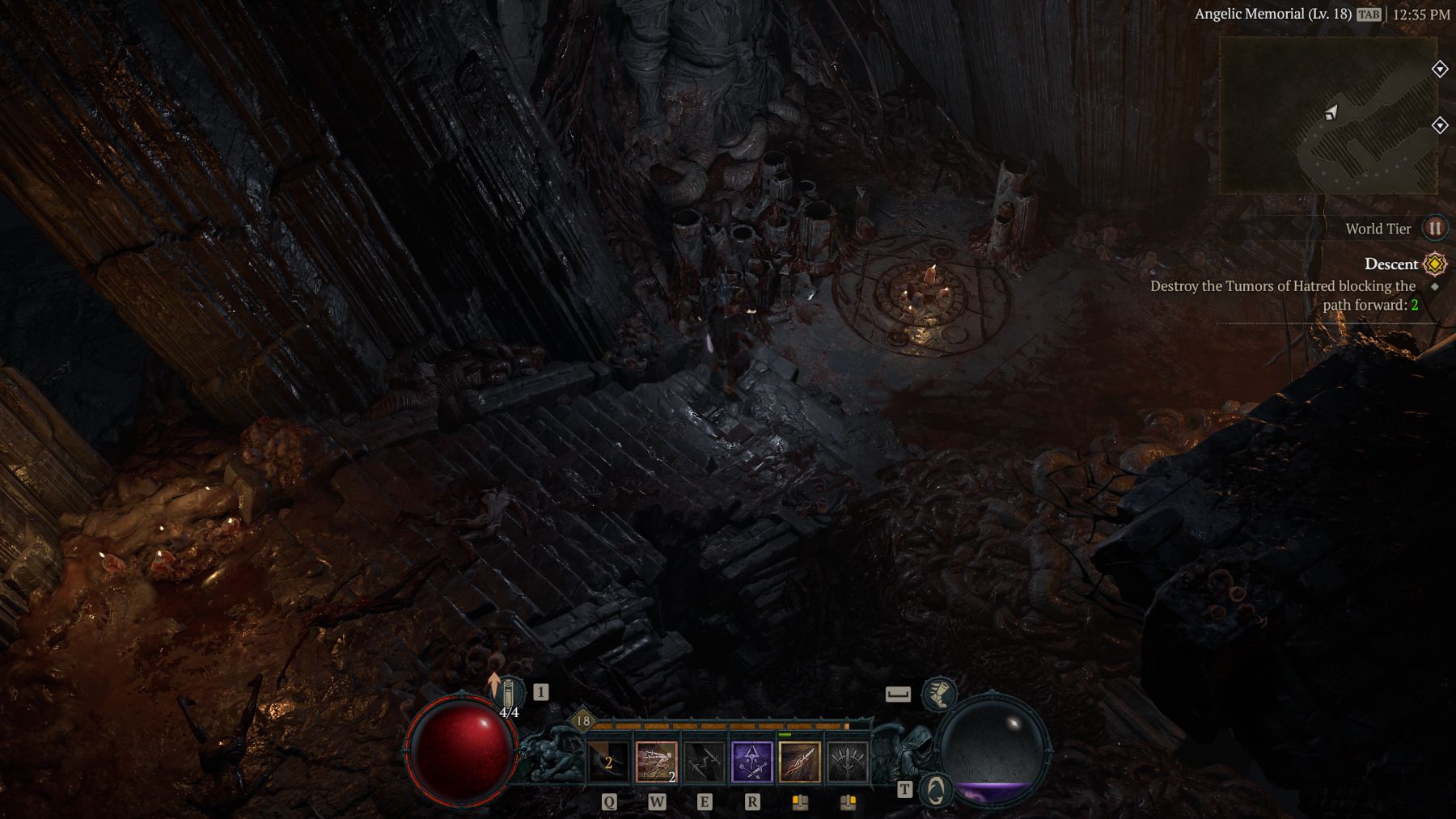The image size is (1456, 819).
Task: Open the World Tier II icon
Action: click(x=1435, y=229)
